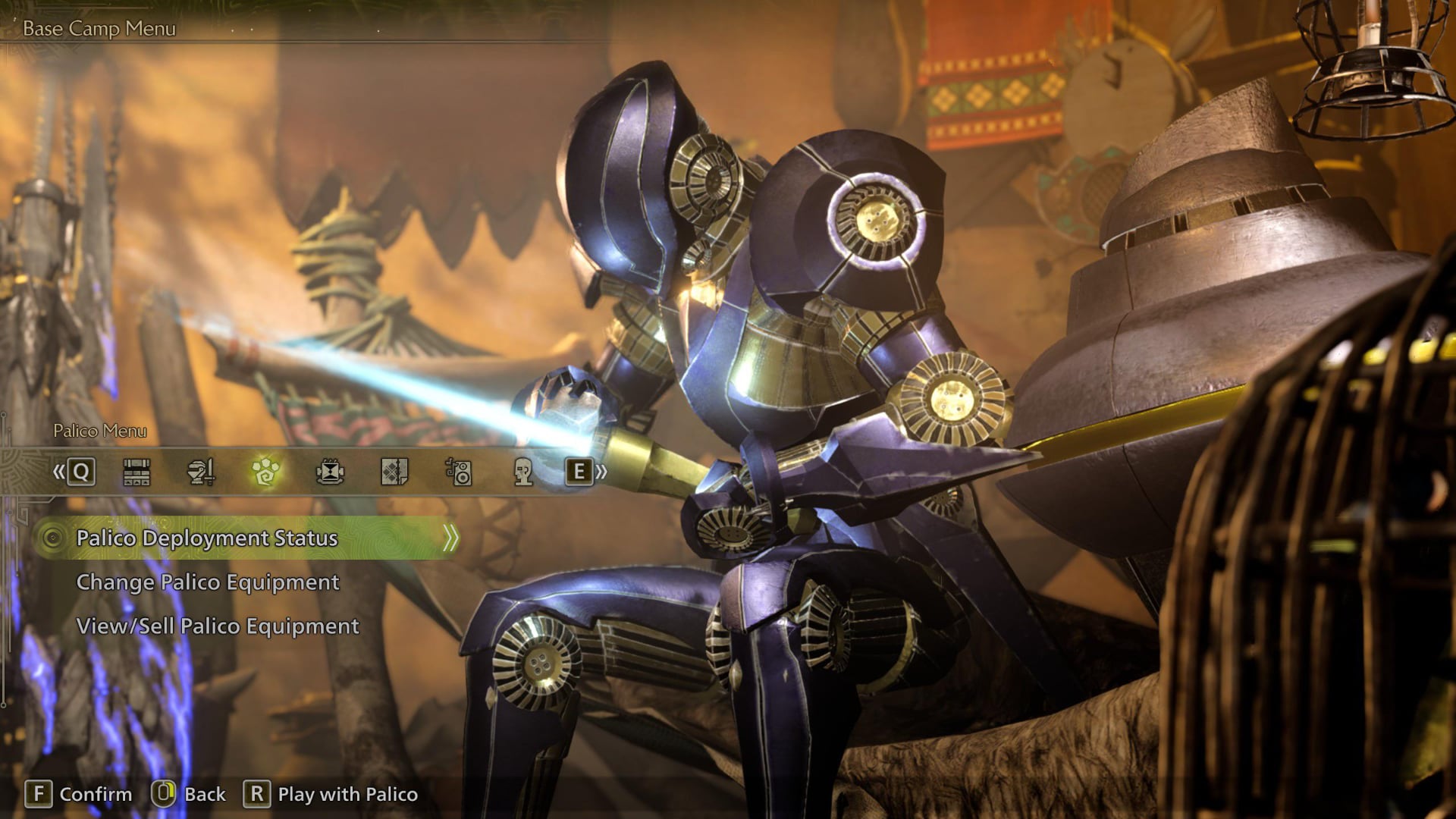
Task: Select View/Sell Palico Equipment
Action: tap(218, 626)
